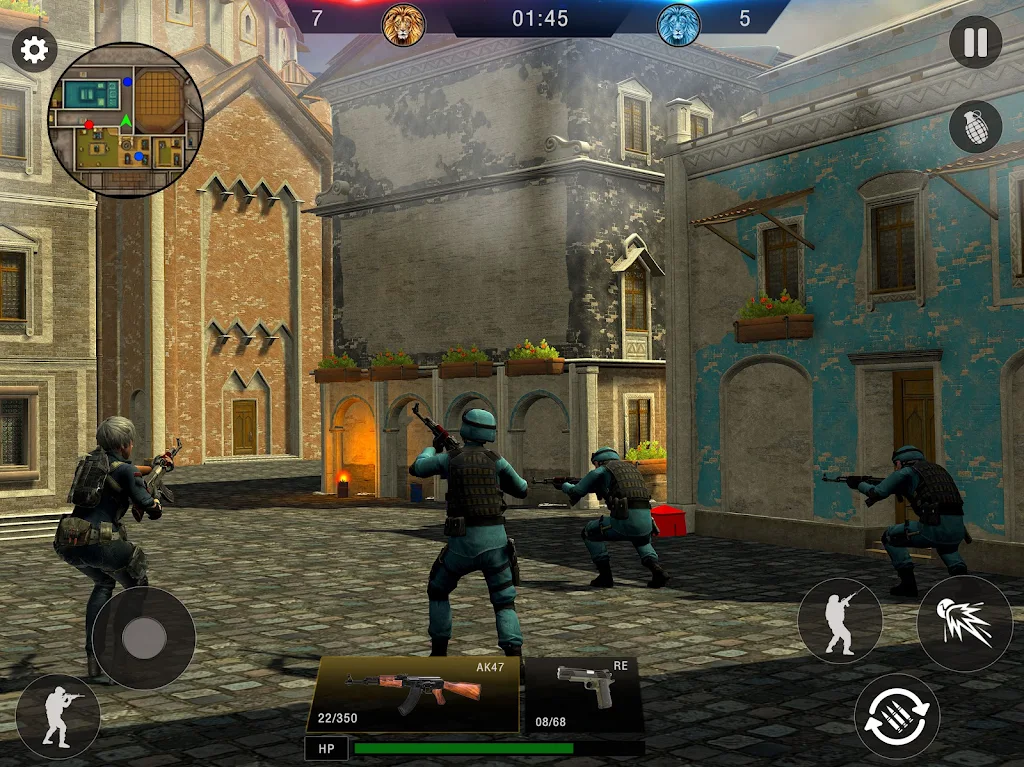Switch to the pistol weapon slot
The height and width of the screenshot is (767, 1024).
[584, 694]
